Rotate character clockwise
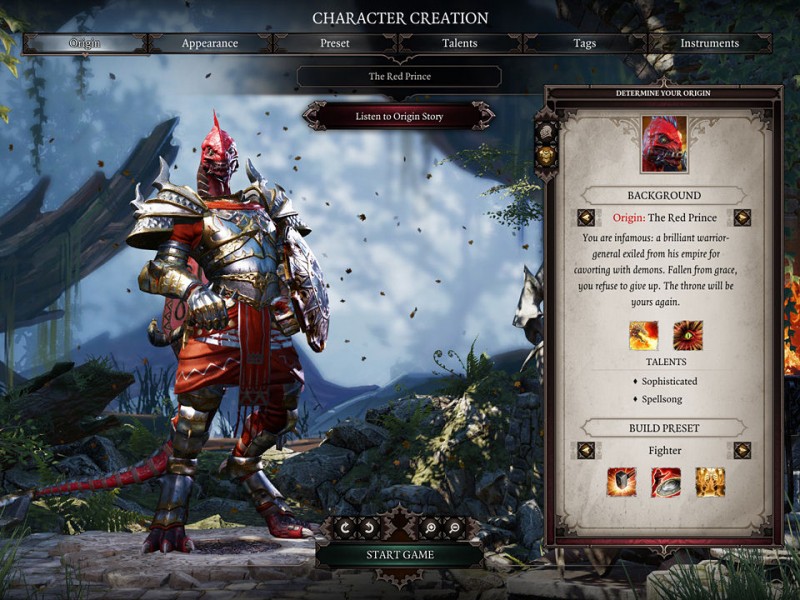This screenshot has height=600, width=800. pos(345,527)
